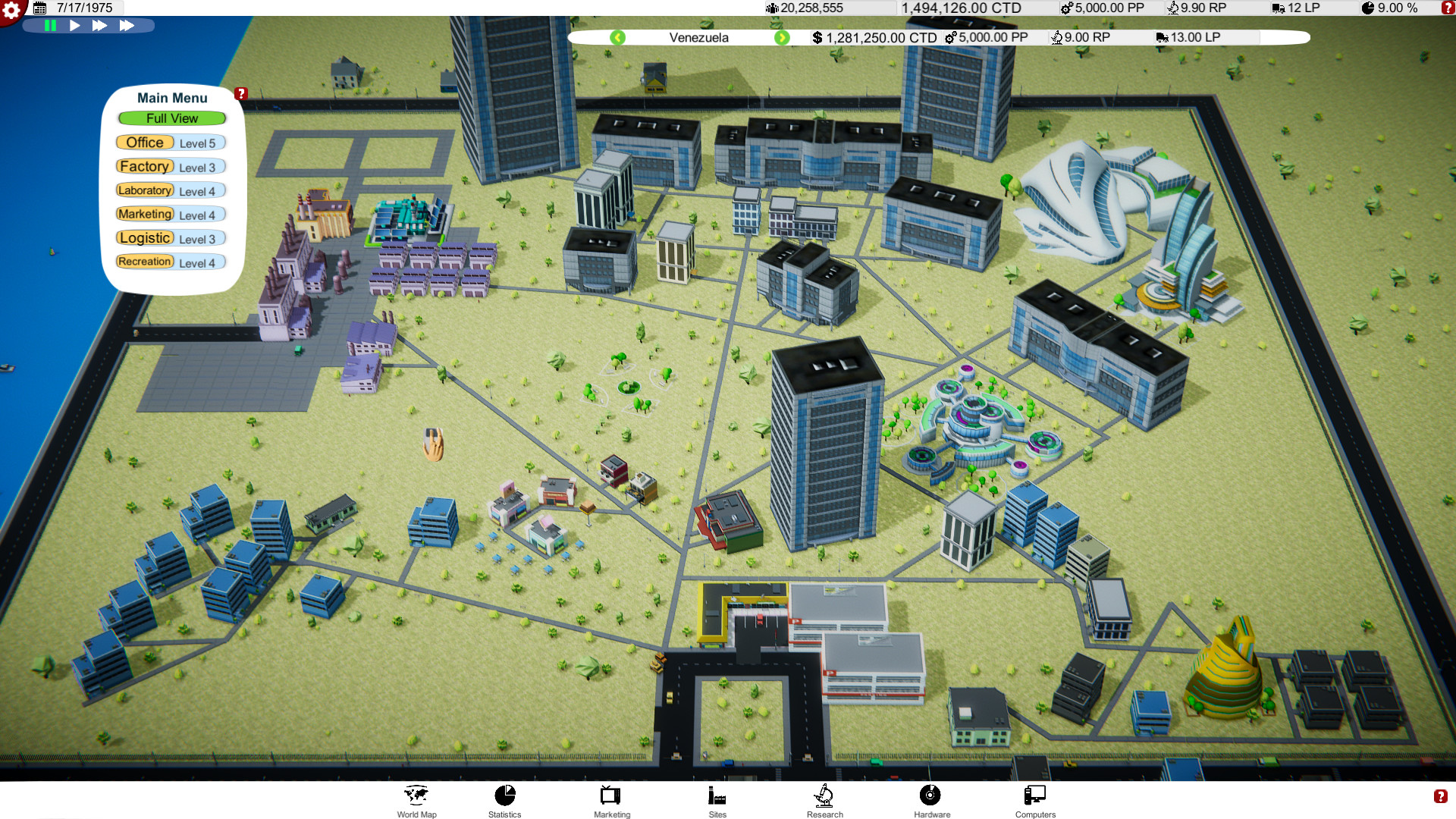
Task: Open help via the red question mark near Main Menu
Action: [241, 93]
